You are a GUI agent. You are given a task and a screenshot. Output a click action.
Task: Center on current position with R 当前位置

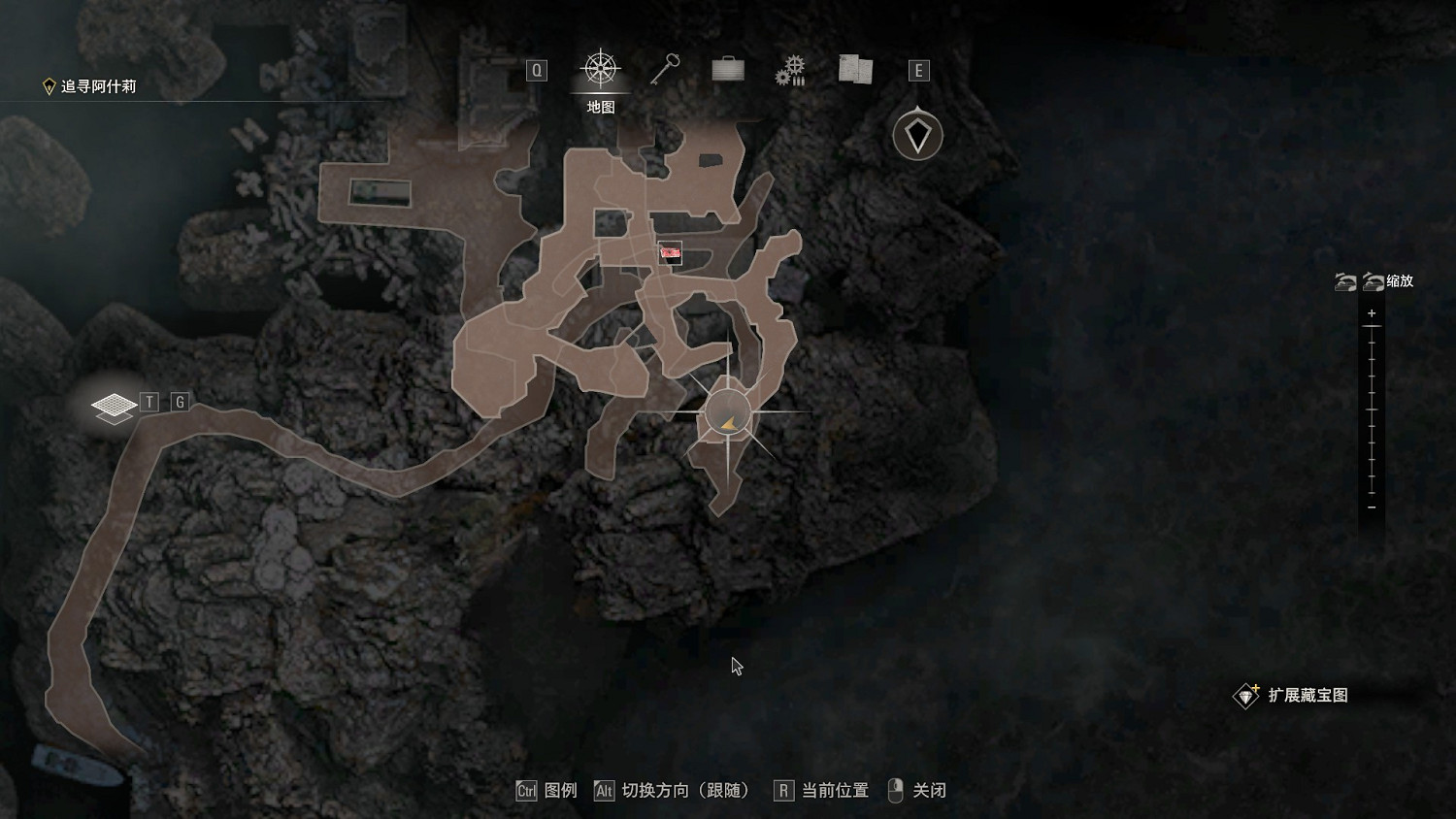point(782,791)
